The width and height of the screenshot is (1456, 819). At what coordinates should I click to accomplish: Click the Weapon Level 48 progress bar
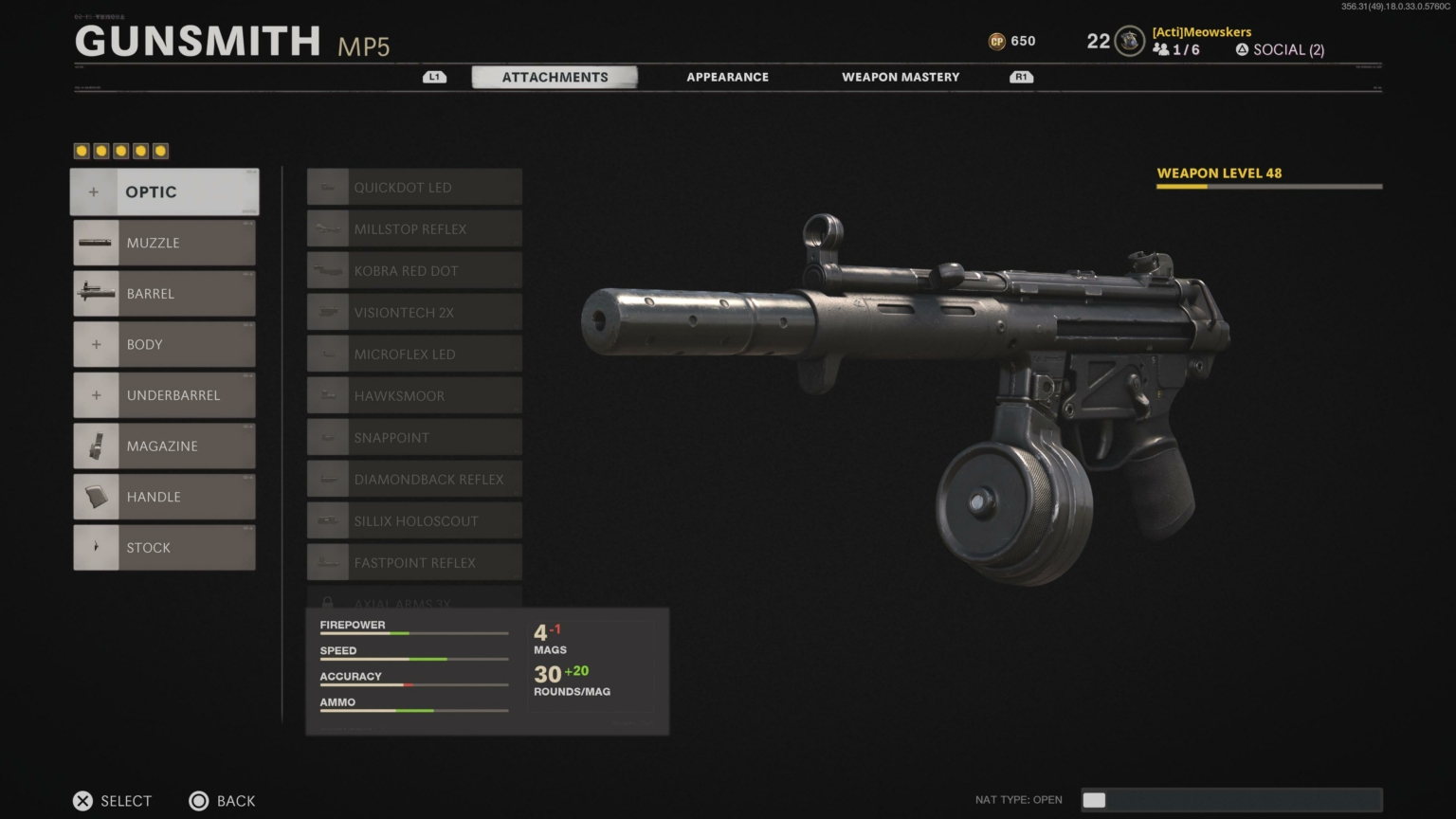[1268, 186]
